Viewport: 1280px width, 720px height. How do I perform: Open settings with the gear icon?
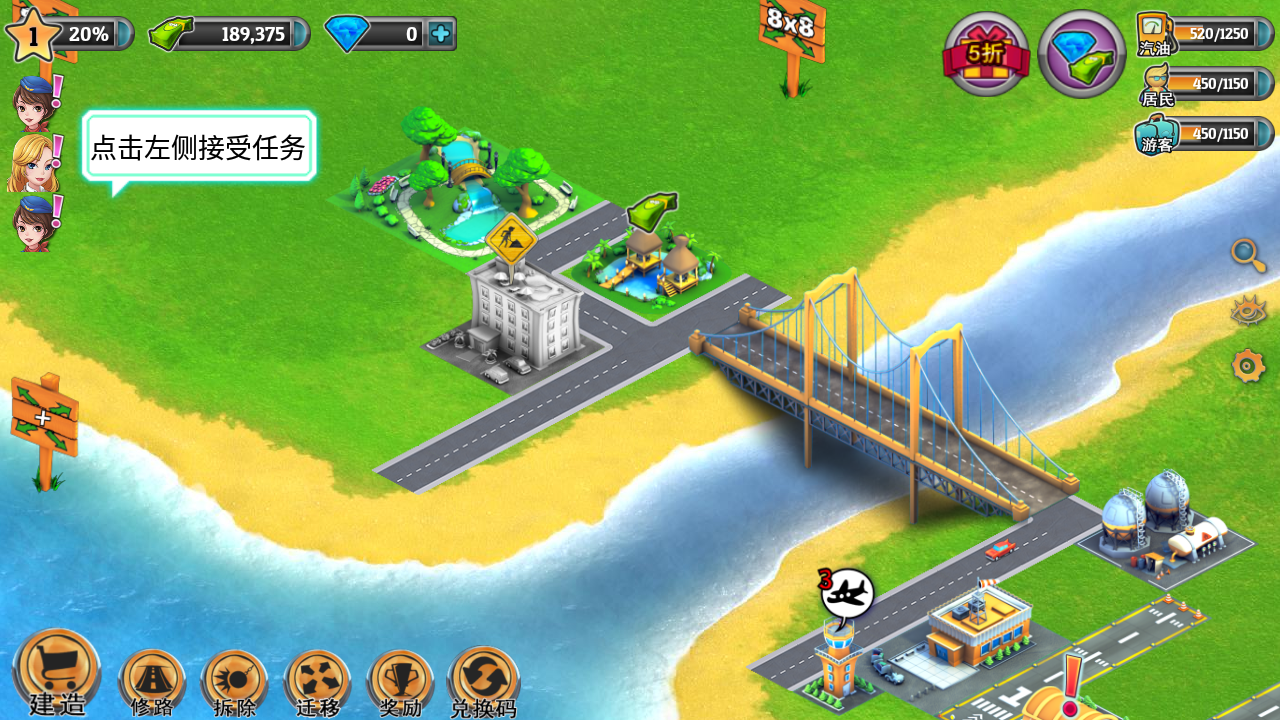click(1248, 366)
